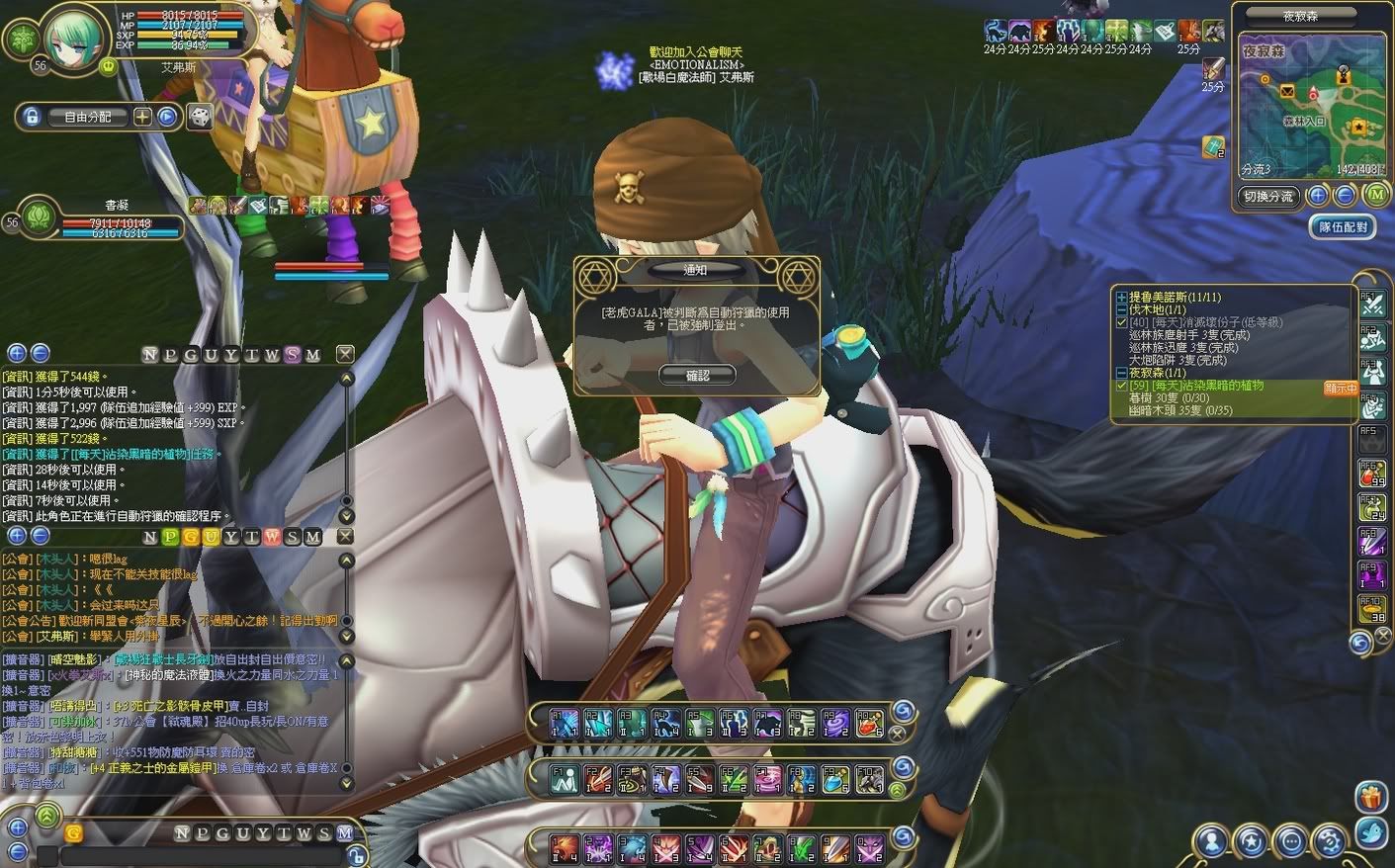
Task: Open the gift box icon
Action: (x=1370, y=796)
